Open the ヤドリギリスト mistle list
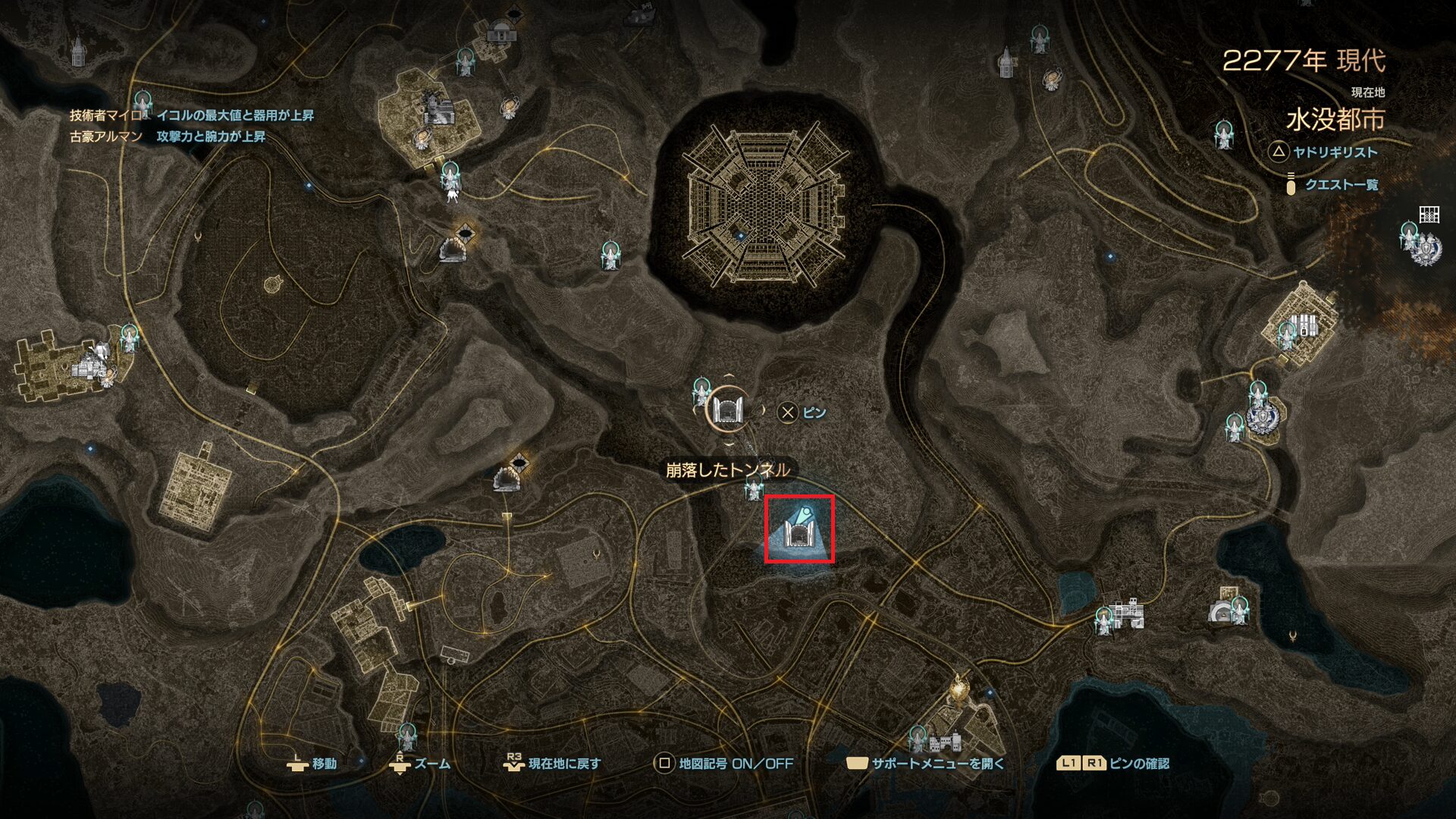 (x=1335, y=152)
